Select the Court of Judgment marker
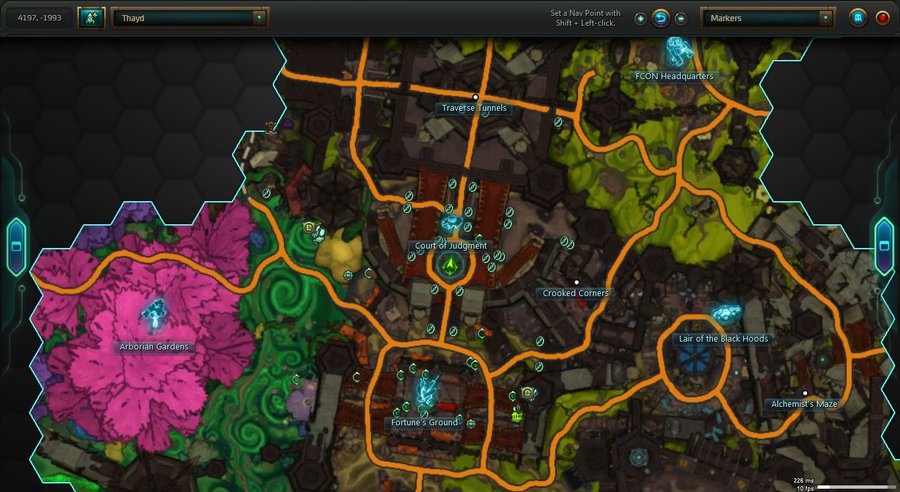Screen dimensions: 900x492 pos(450,223)
